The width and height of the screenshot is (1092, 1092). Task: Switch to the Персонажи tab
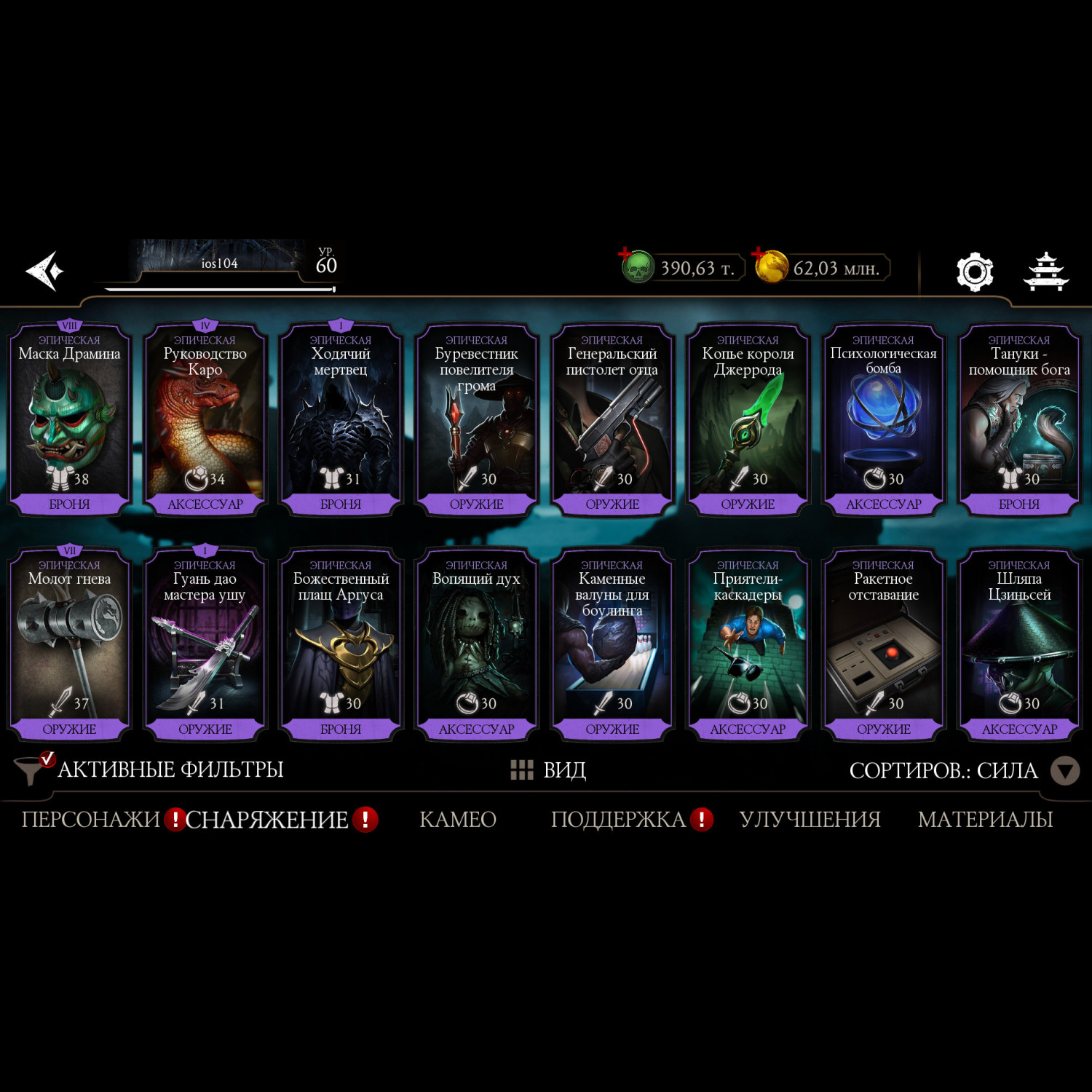click(x=90, y=820)
